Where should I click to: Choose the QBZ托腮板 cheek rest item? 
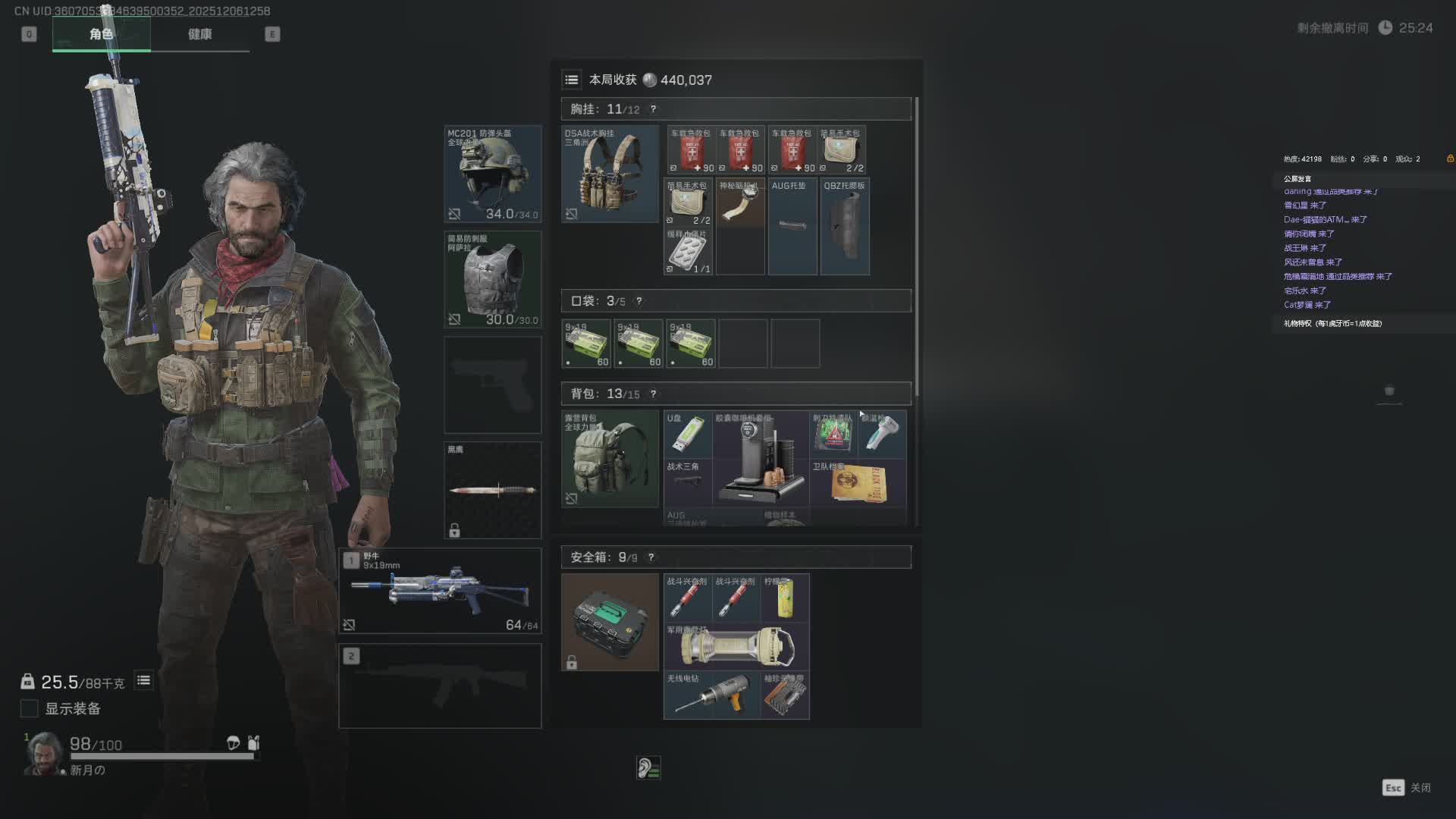coord(845,226)
